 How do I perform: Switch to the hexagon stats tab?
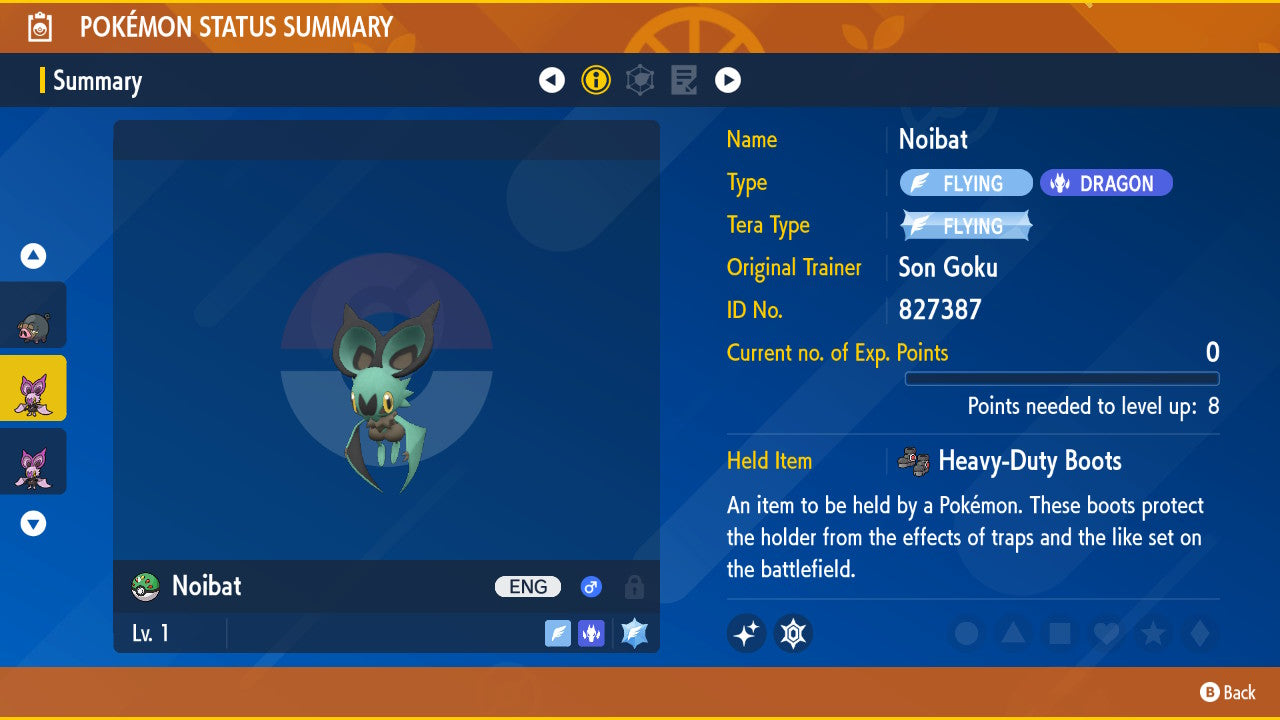click(640, 80)
